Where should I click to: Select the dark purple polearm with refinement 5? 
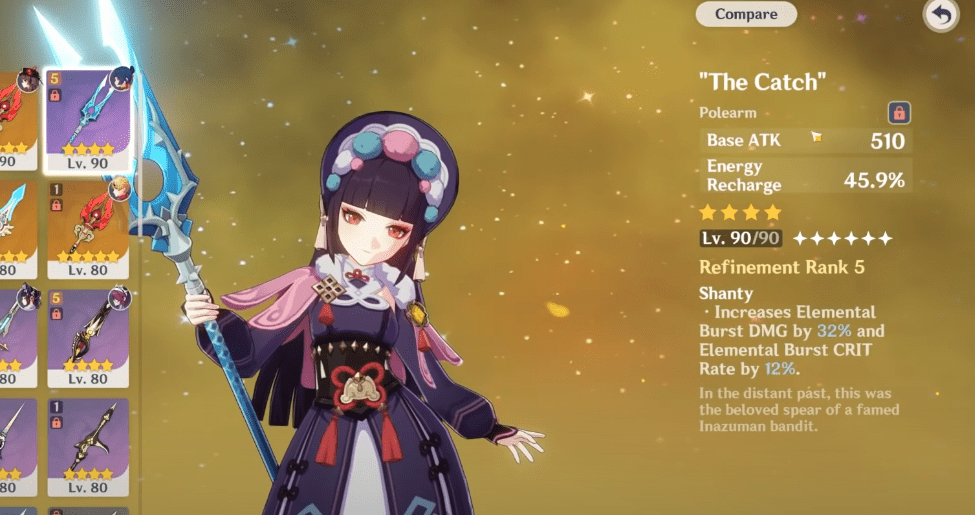[88, 338]
